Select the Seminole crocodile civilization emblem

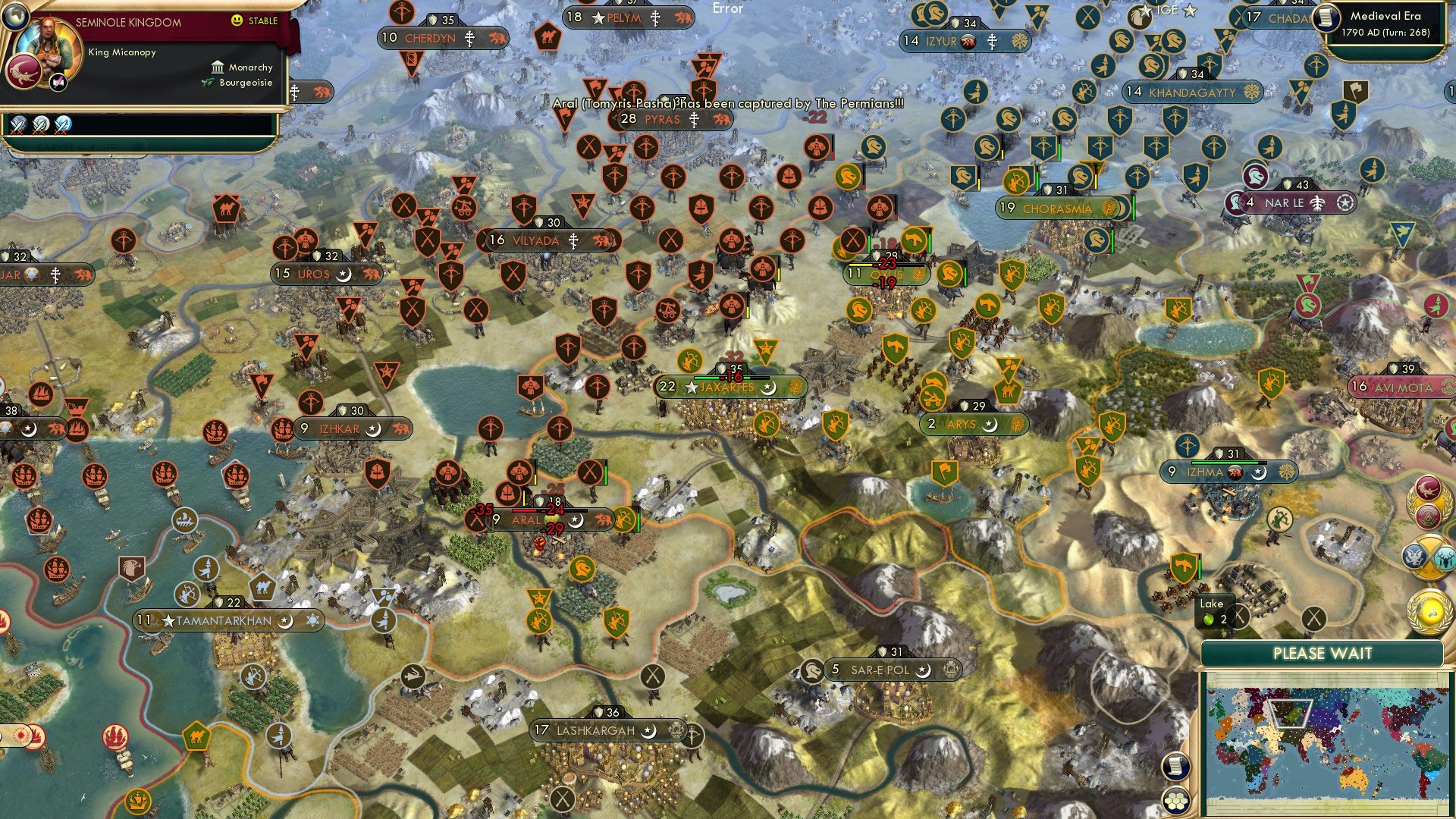[24, 72]
